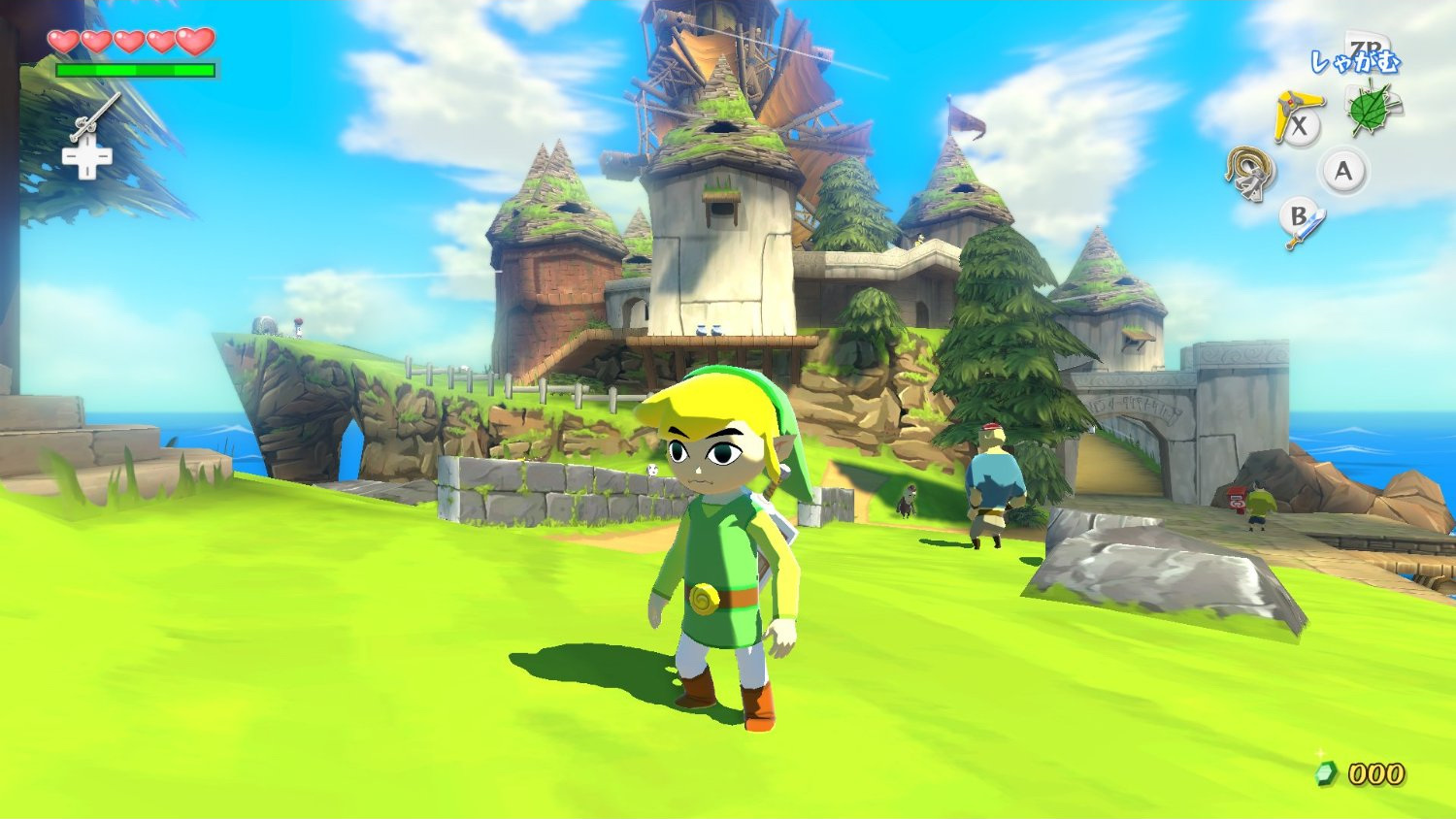The image size is (1456, 819).
Task: Click the rightmost full heart icon
Action: [x=196, y=42]
